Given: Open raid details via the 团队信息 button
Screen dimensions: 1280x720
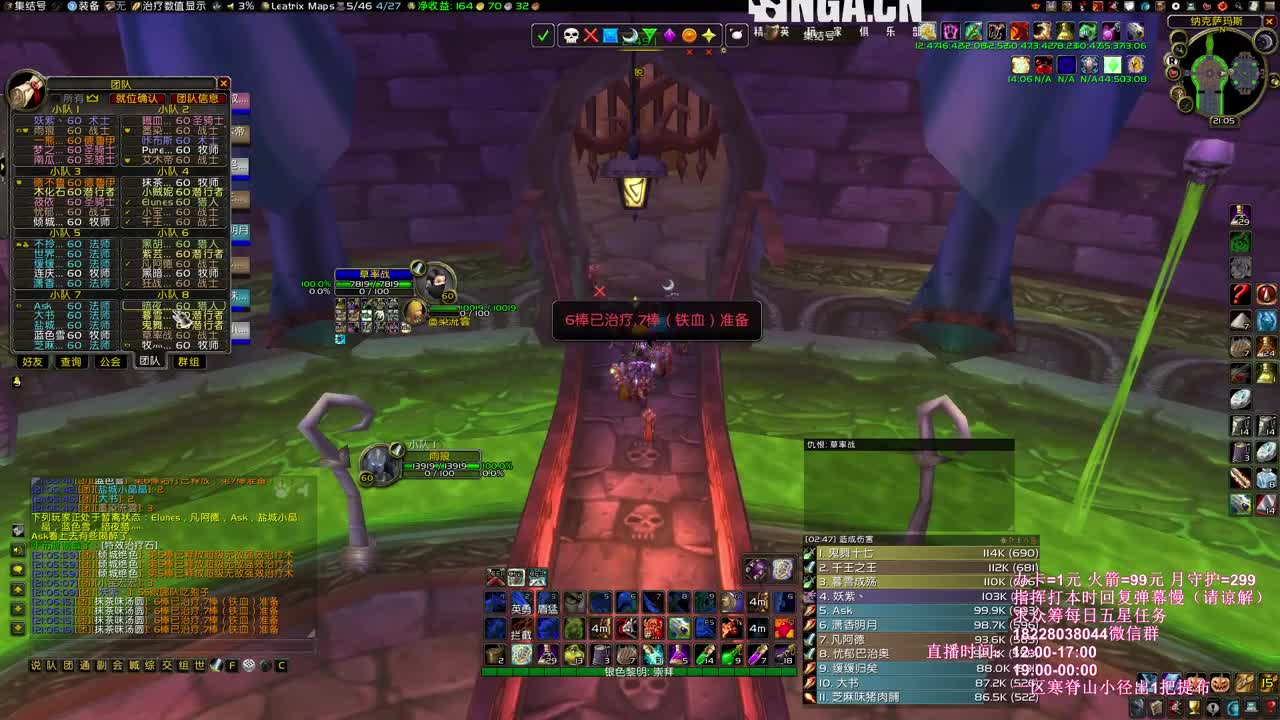Looking at the screenshot, I should pos(196,96).
